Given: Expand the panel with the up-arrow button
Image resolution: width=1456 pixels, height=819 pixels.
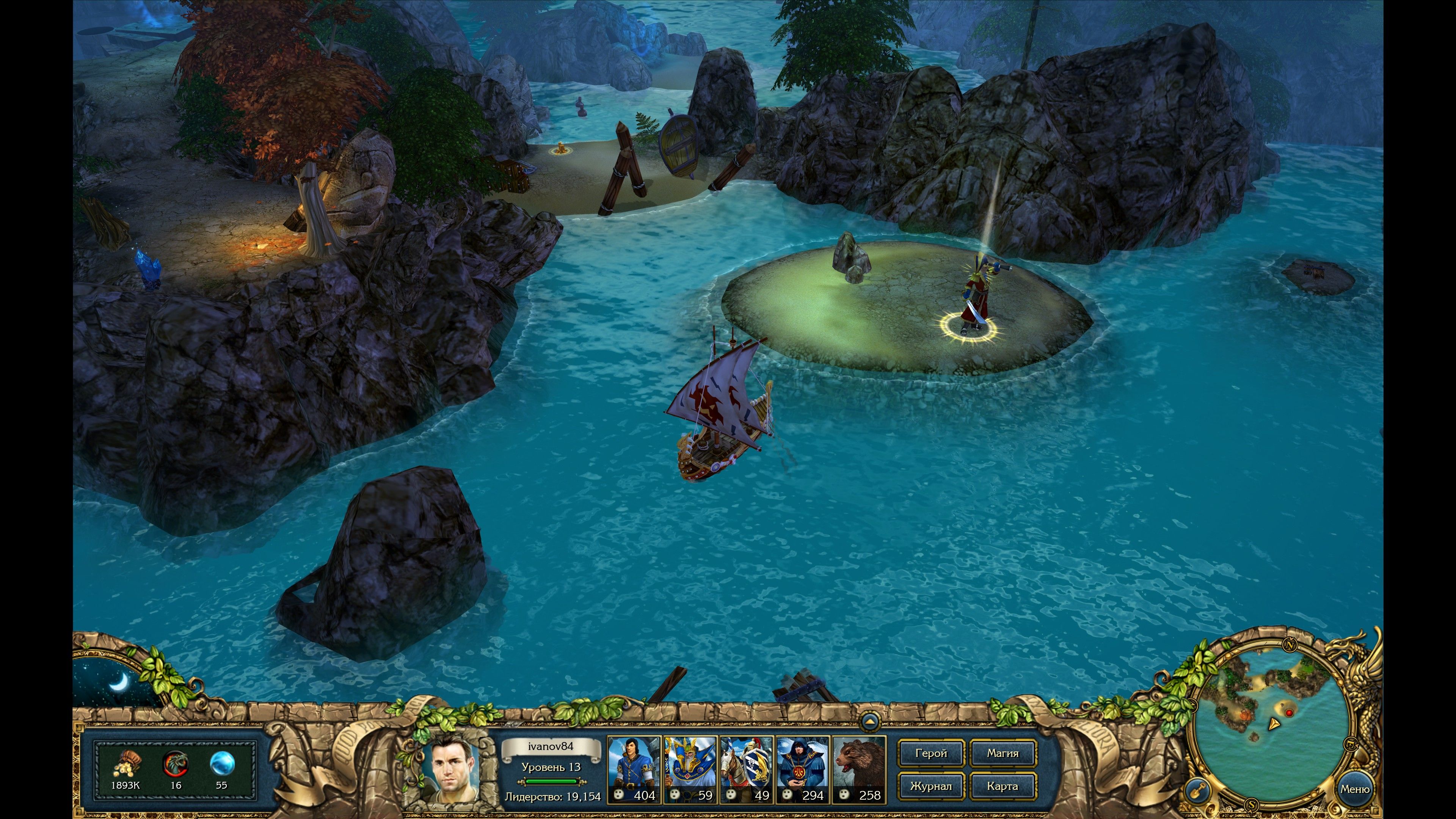Looking at the screenshot, I should coord(870,722).
